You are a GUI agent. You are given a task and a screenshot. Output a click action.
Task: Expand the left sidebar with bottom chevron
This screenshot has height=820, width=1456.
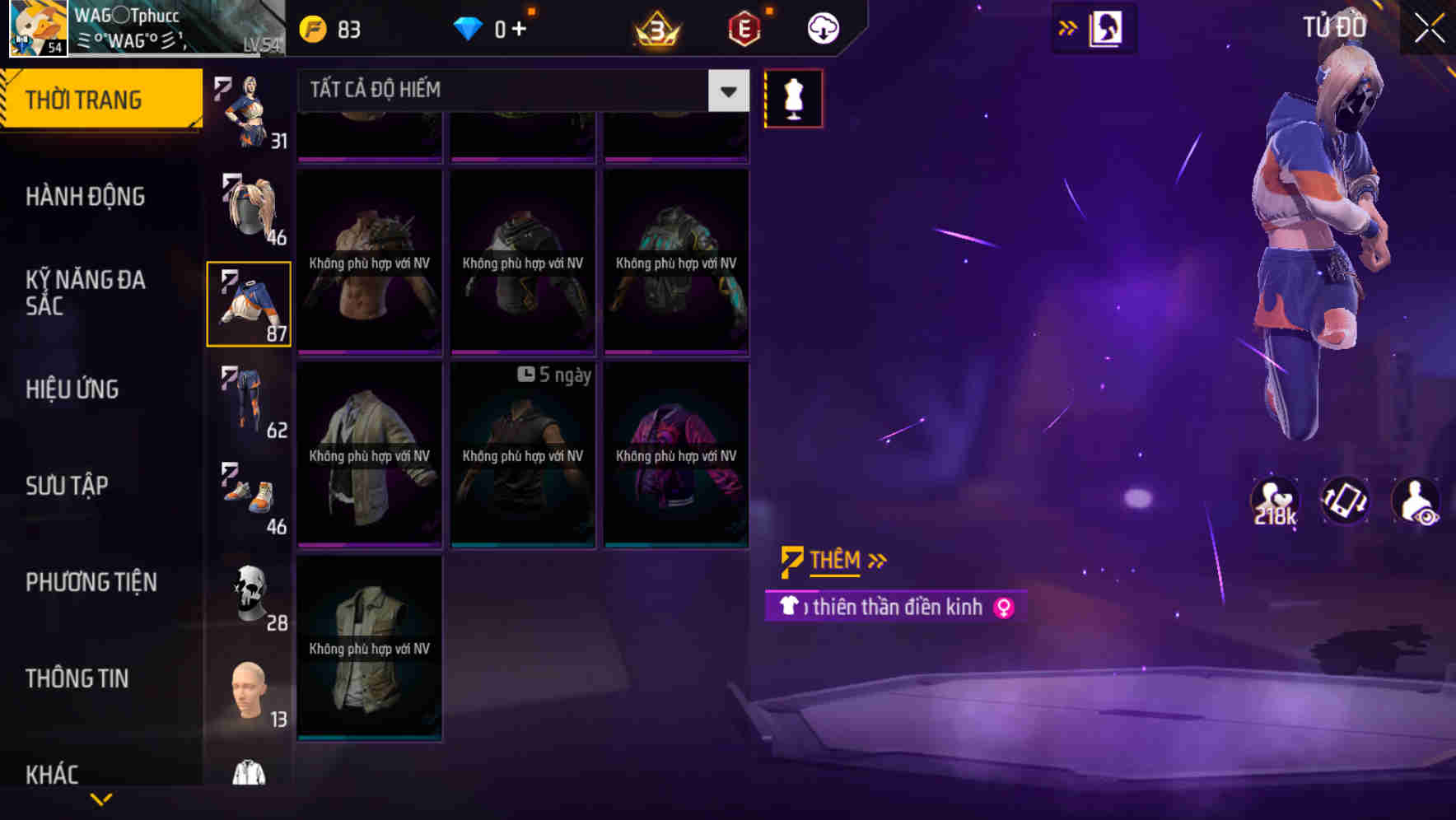[100, 799]
